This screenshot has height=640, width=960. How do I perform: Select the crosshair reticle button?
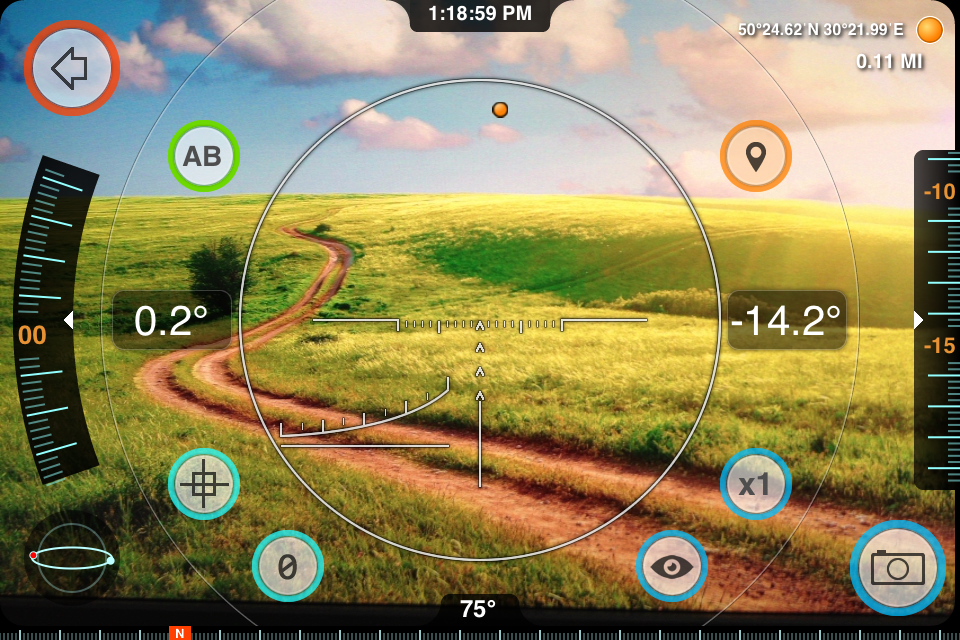point(203,484)
